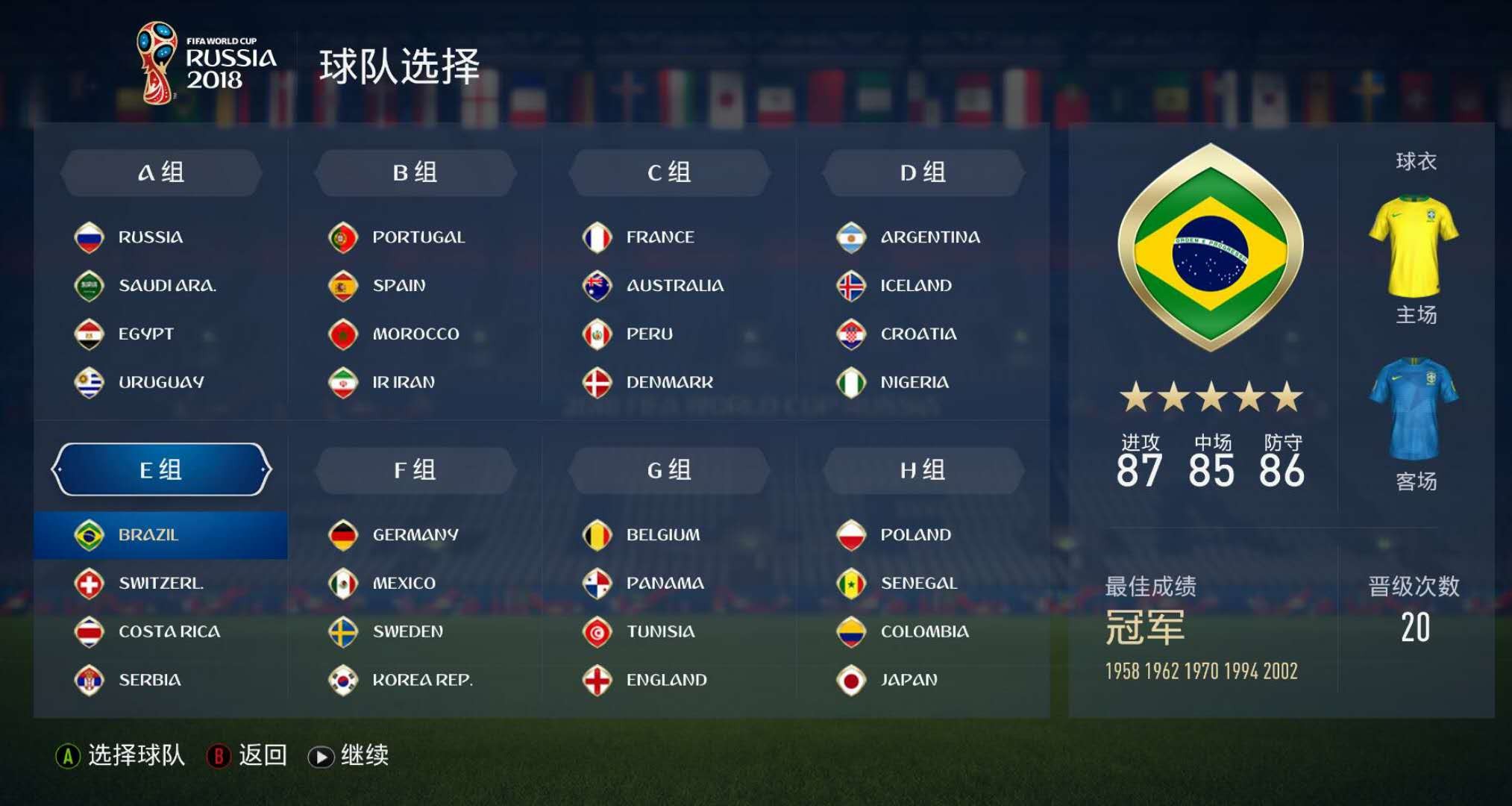Click the Russia flag icon in group A
The width and height of the screenshot is (1512, 806).
tap(90, 237)
